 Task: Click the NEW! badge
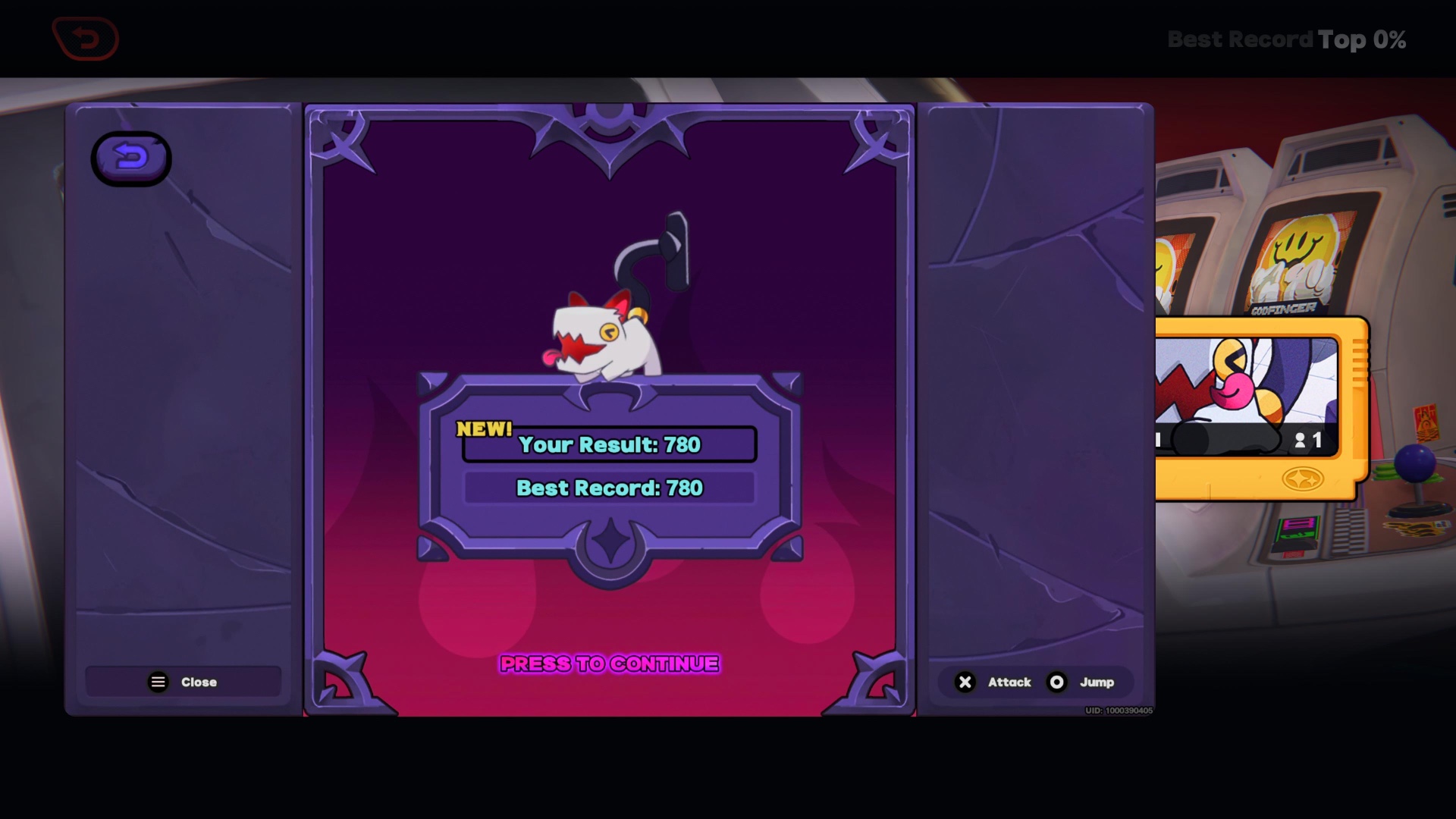[x=483, y=428]
